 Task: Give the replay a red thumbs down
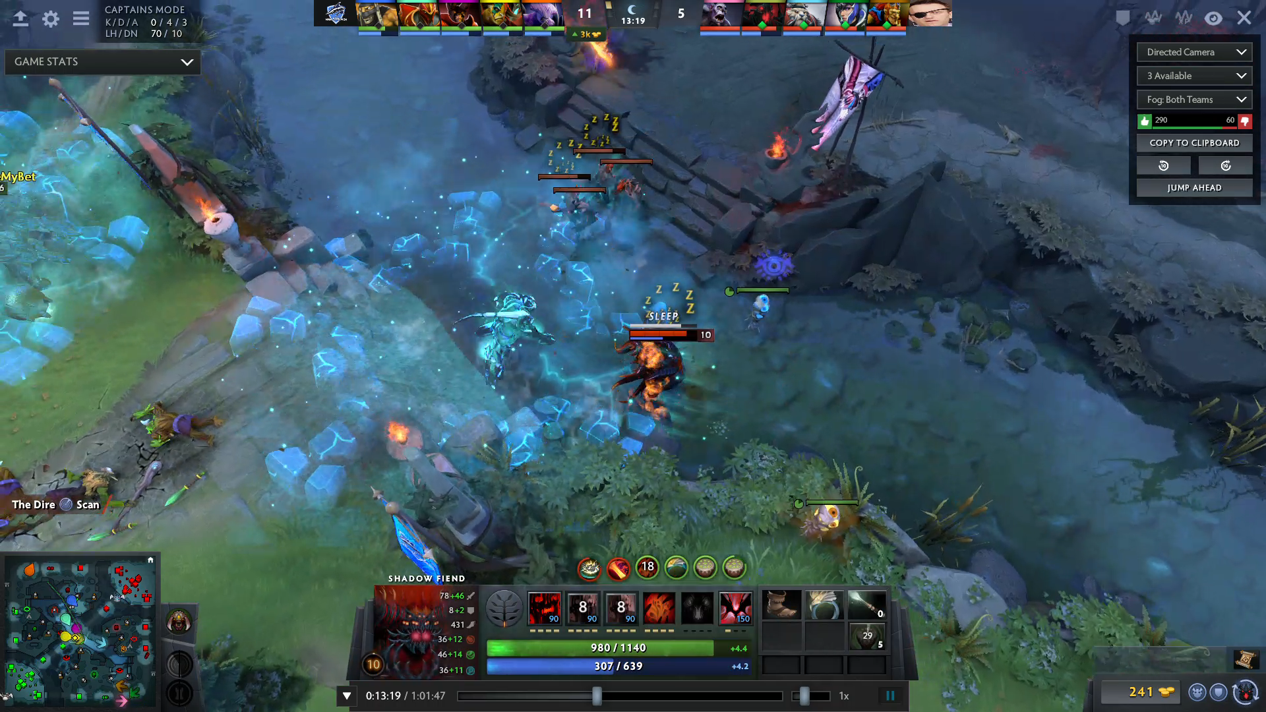pyautogui.click(x=1245, y=121)
